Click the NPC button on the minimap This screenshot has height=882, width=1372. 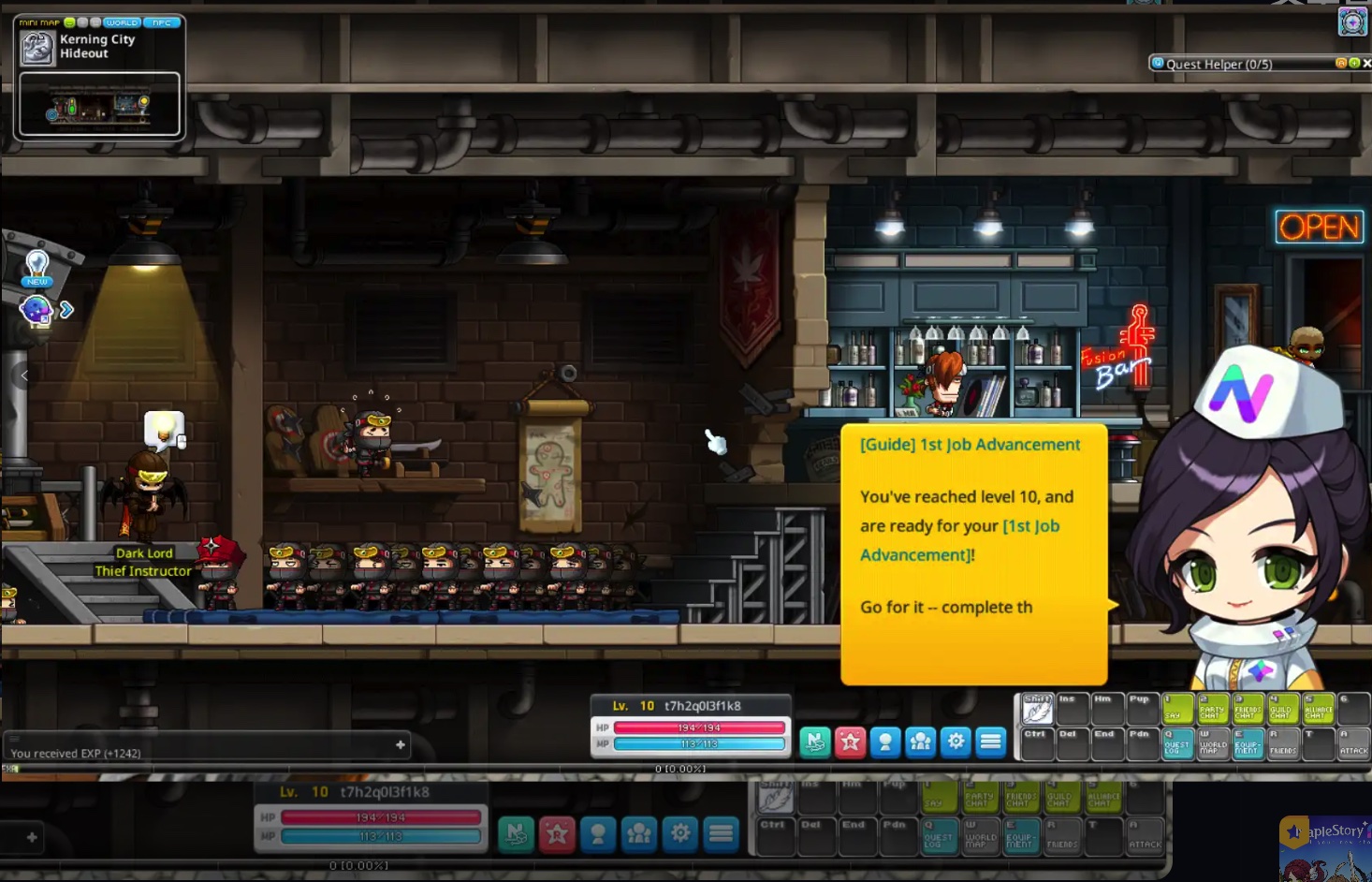click(x=162, y=22)
